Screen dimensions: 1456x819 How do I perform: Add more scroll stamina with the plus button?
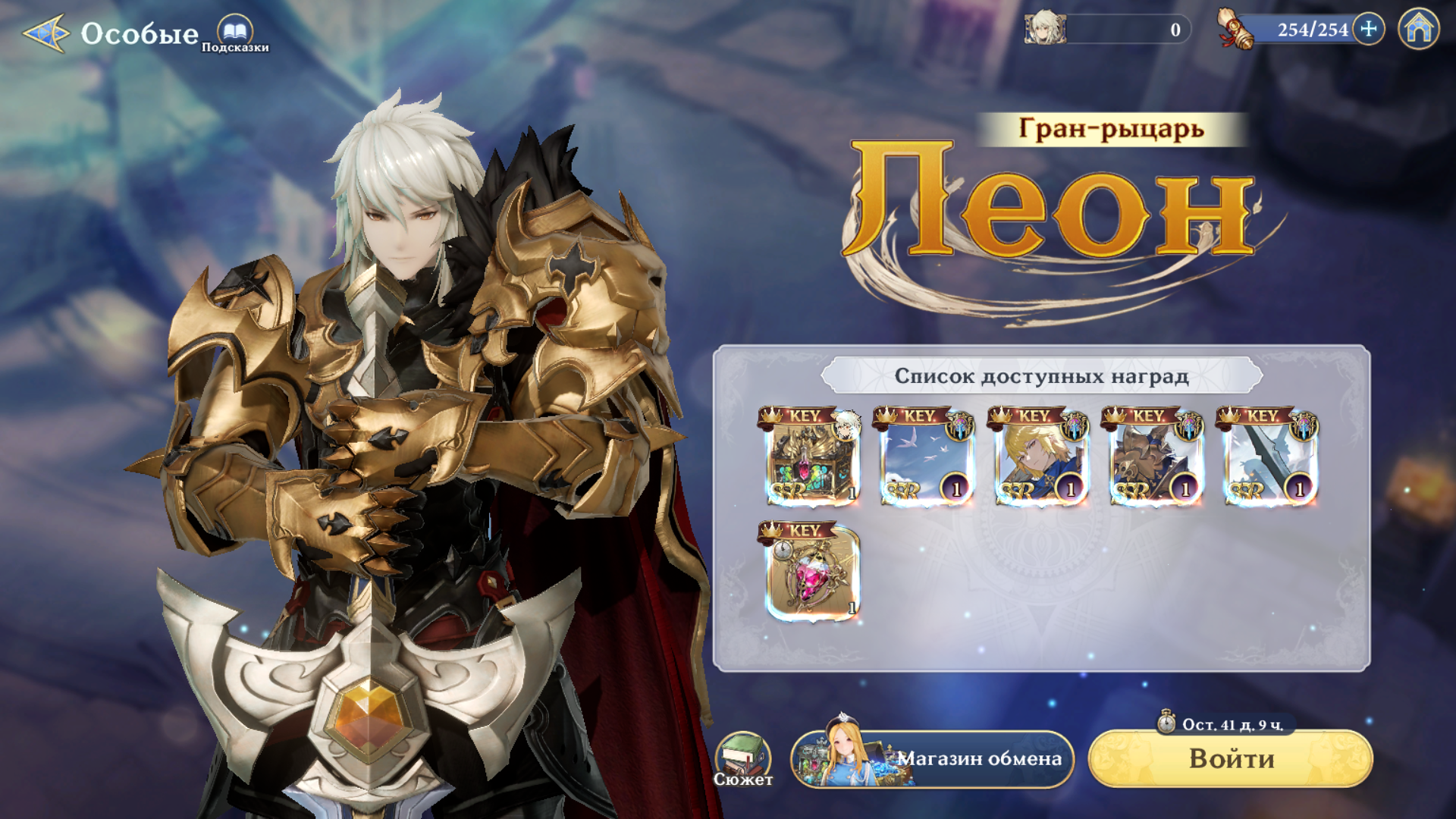(1368, 30)
